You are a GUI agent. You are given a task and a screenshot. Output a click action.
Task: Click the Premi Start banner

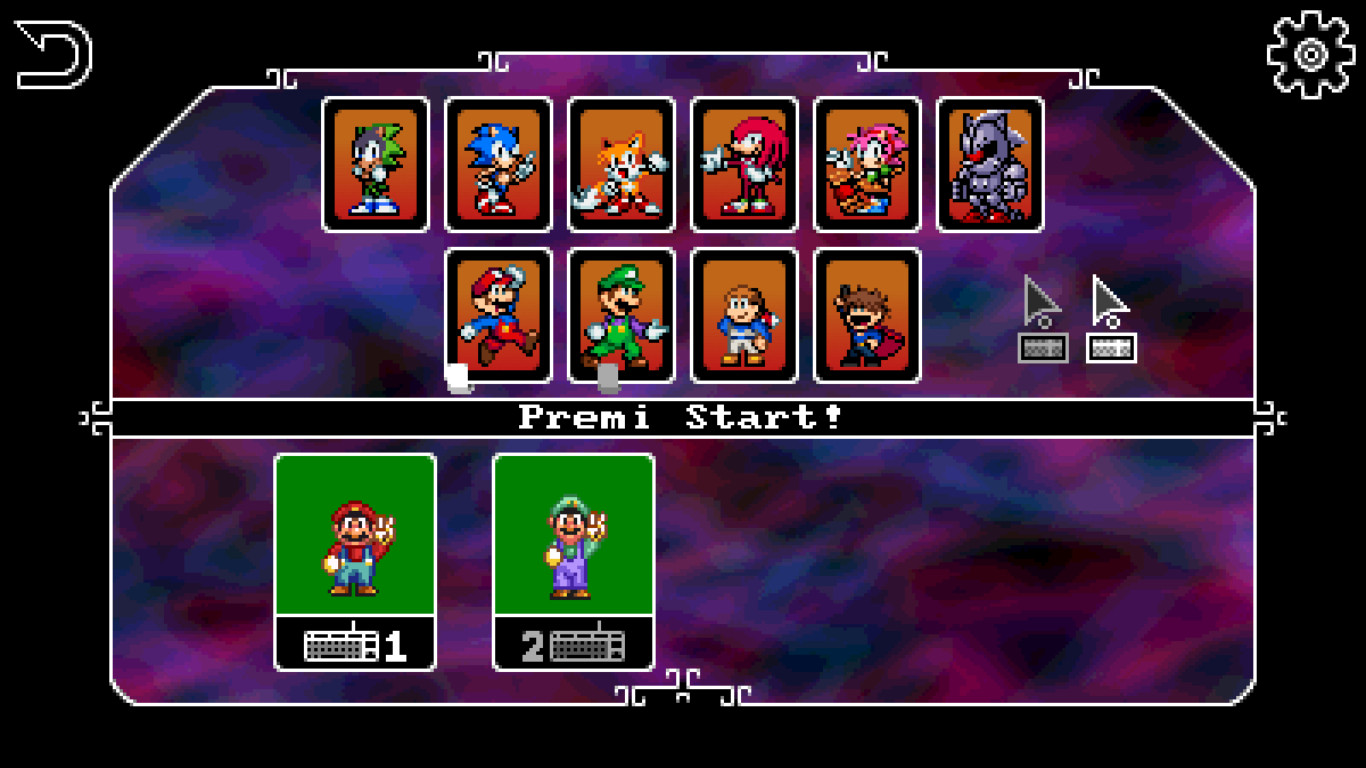(x=683, y=416)
